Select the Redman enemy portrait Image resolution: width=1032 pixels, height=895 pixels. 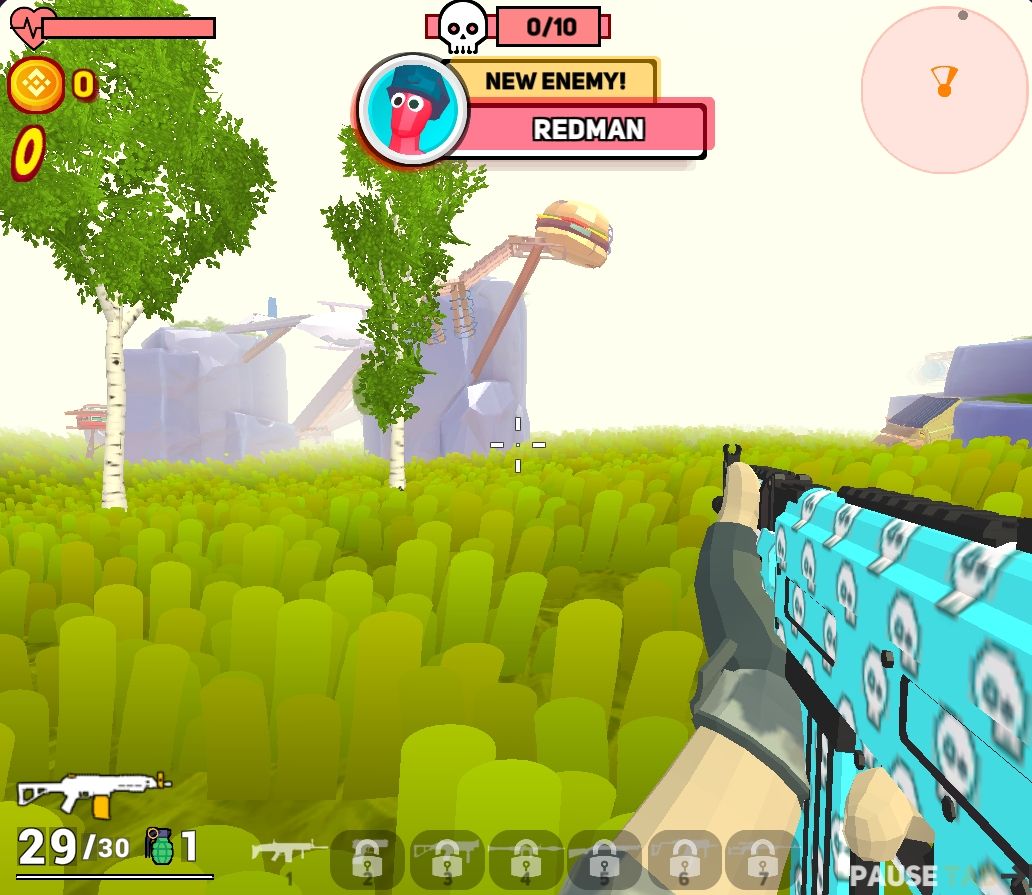tap(413, 109)
